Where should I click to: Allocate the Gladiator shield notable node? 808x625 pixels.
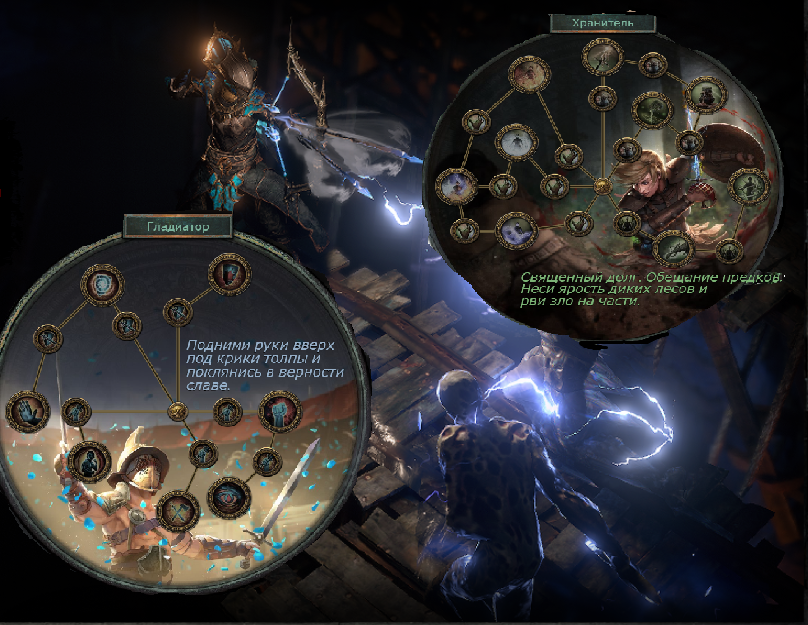click(x=227, y=273)
